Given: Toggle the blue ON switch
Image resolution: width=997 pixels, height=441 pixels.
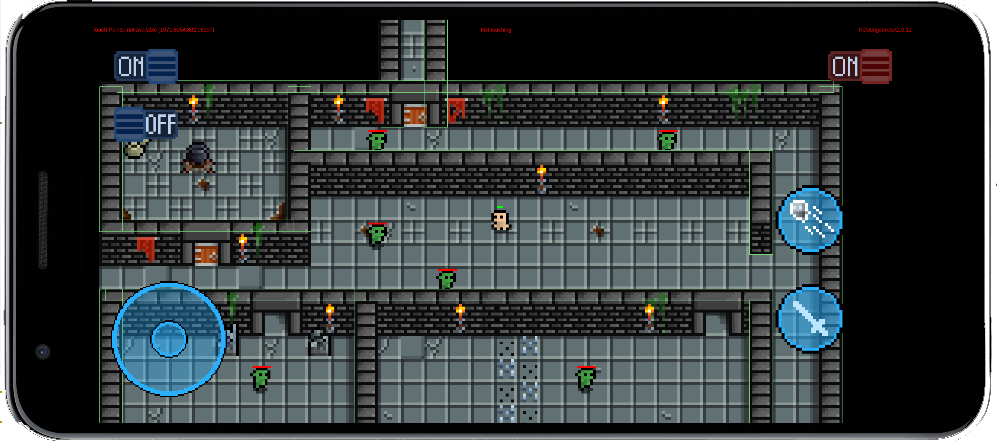Looking at the screenshot, I should point(146,67).
